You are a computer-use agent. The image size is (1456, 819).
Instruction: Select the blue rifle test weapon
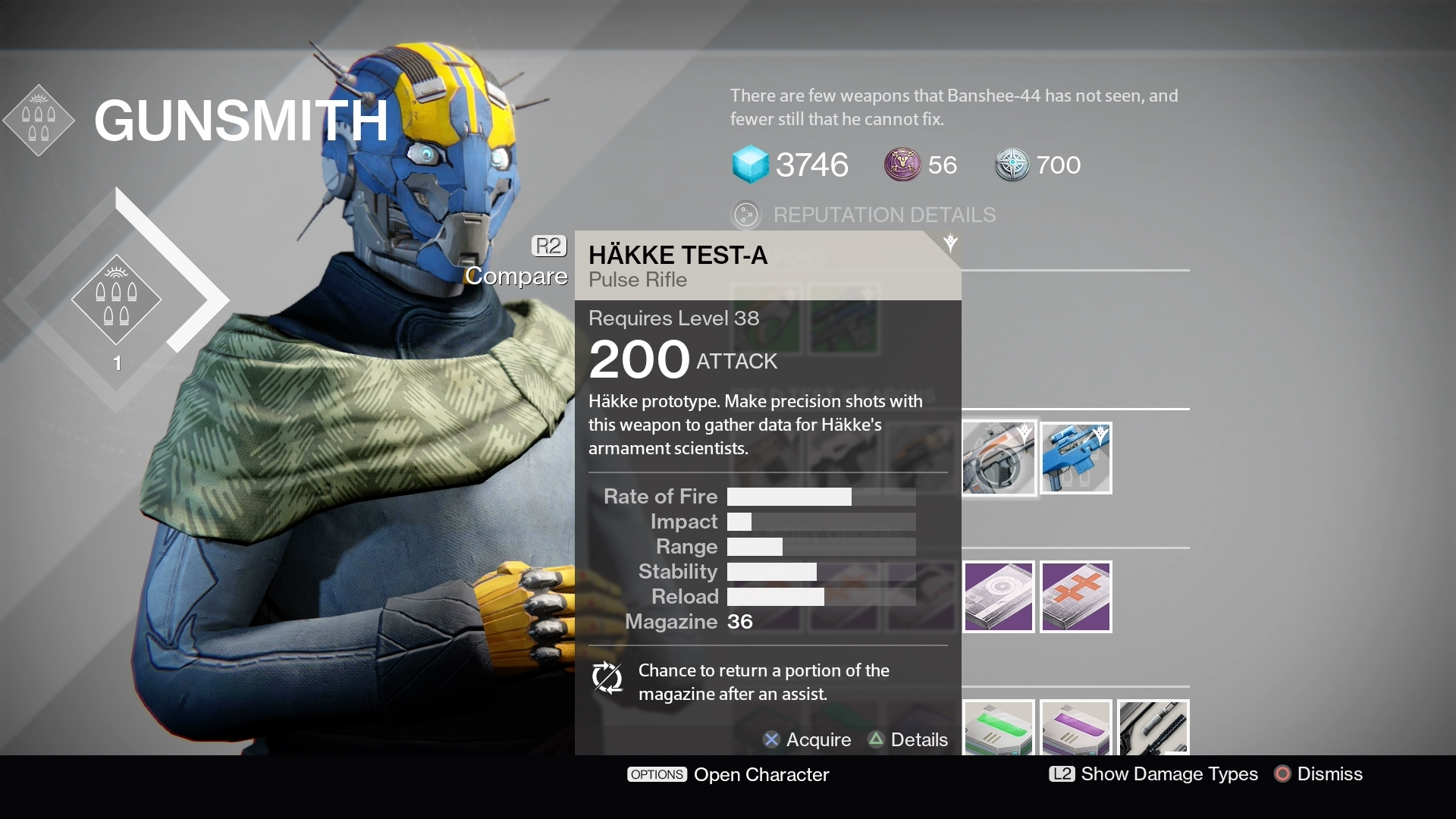pyautogui.click(x=1075, y=458)
